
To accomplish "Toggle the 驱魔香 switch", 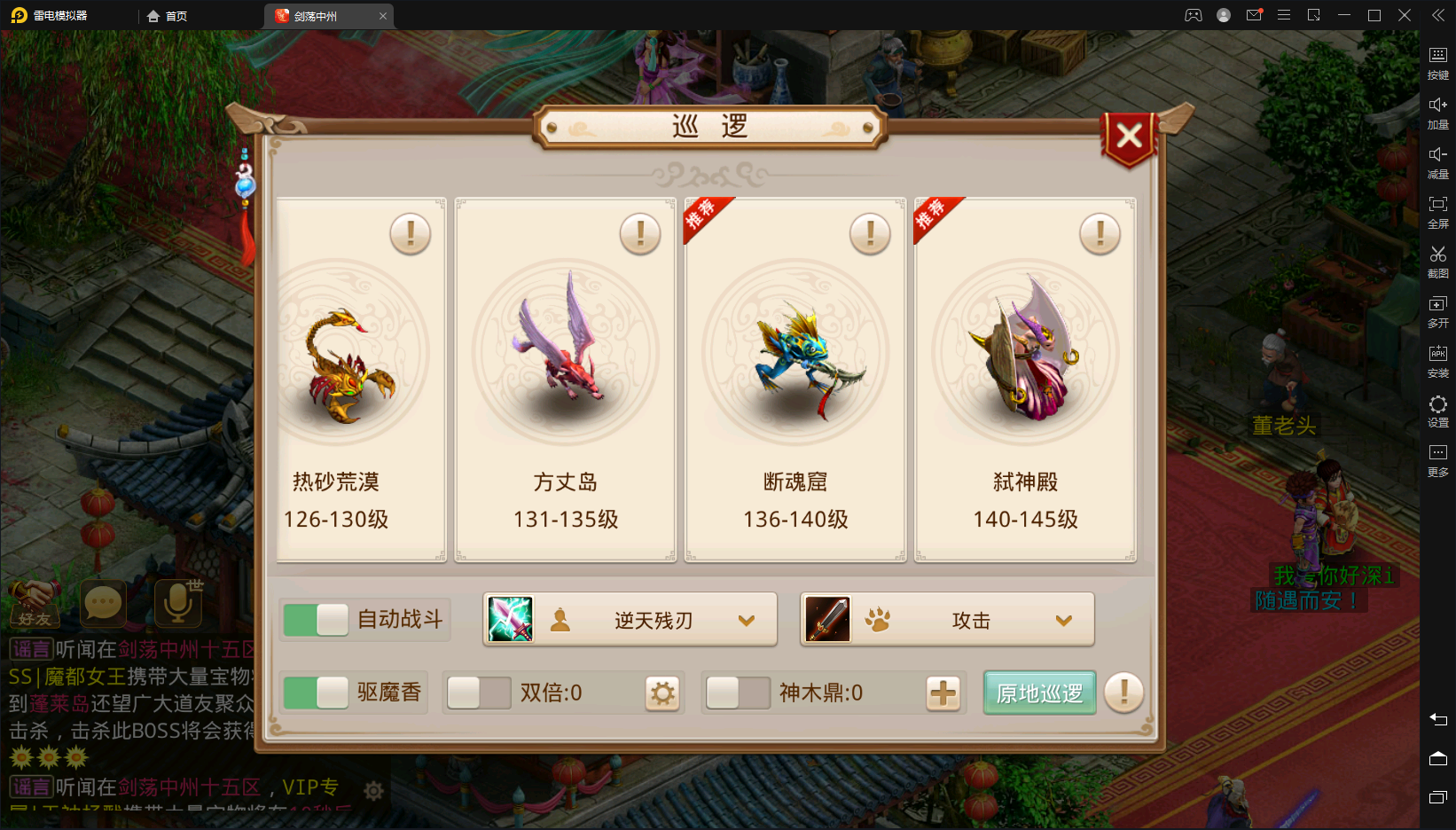I will pyautogui.click(x=317, y=693).
